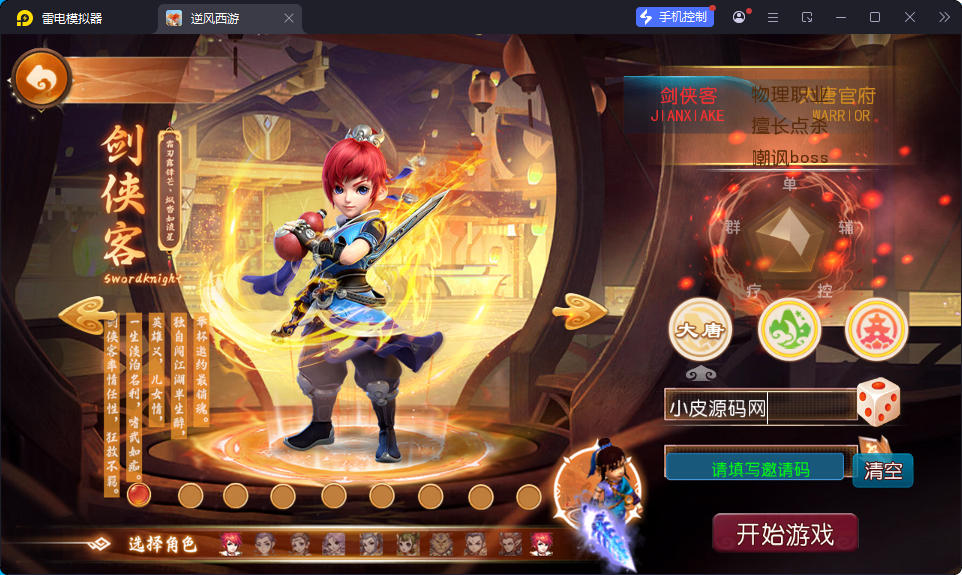This screenshot has height=575, width=962.
Task: Focus the character name input field
Action: (x=760, y=407)
